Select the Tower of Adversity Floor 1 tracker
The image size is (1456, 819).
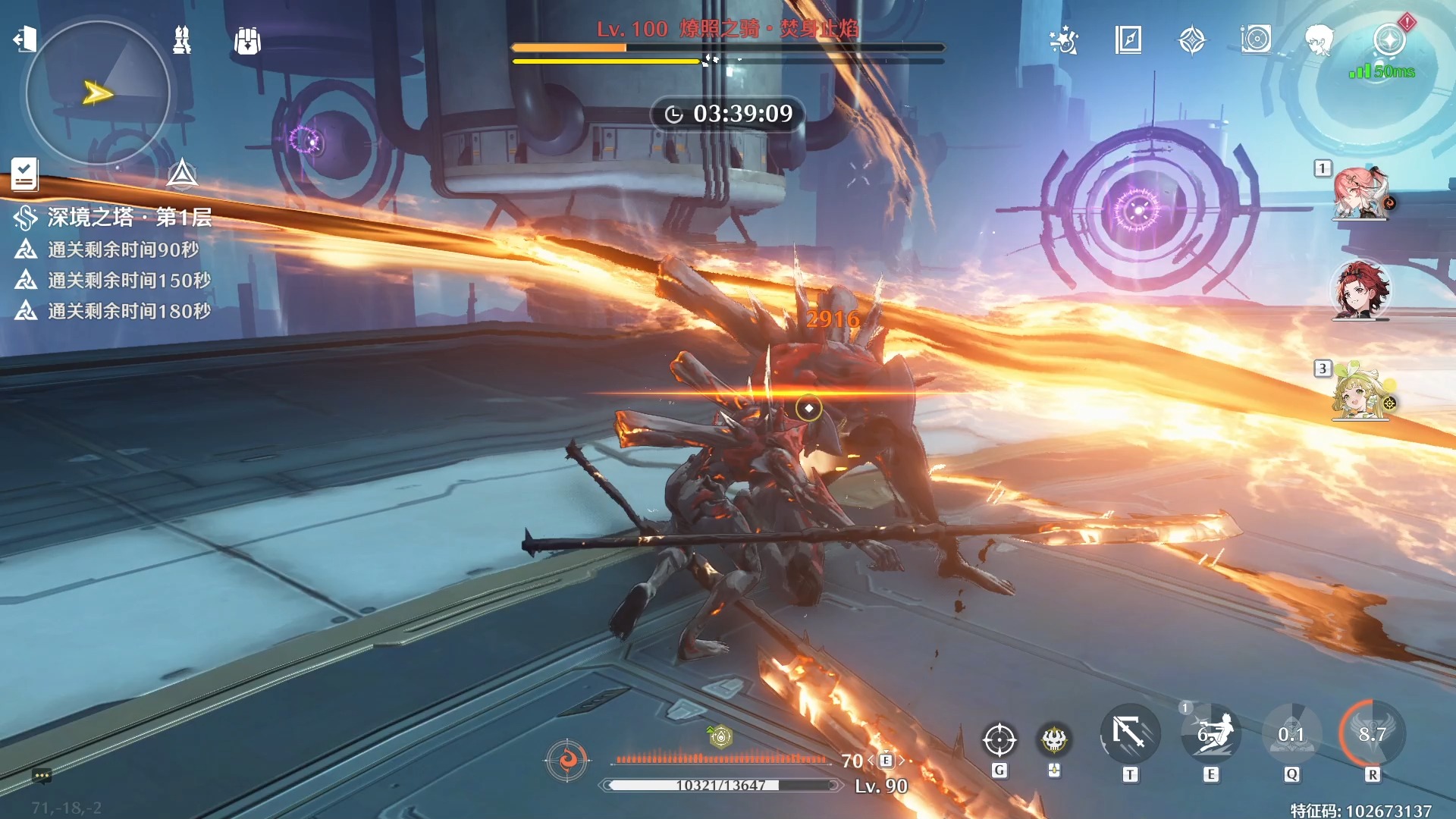[x=114, y=218]
